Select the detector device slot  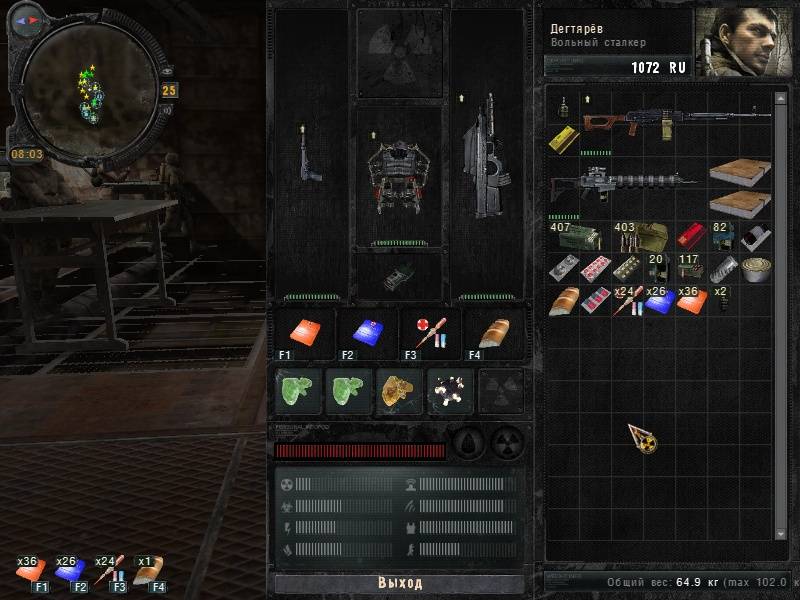(x=399, y=274)
